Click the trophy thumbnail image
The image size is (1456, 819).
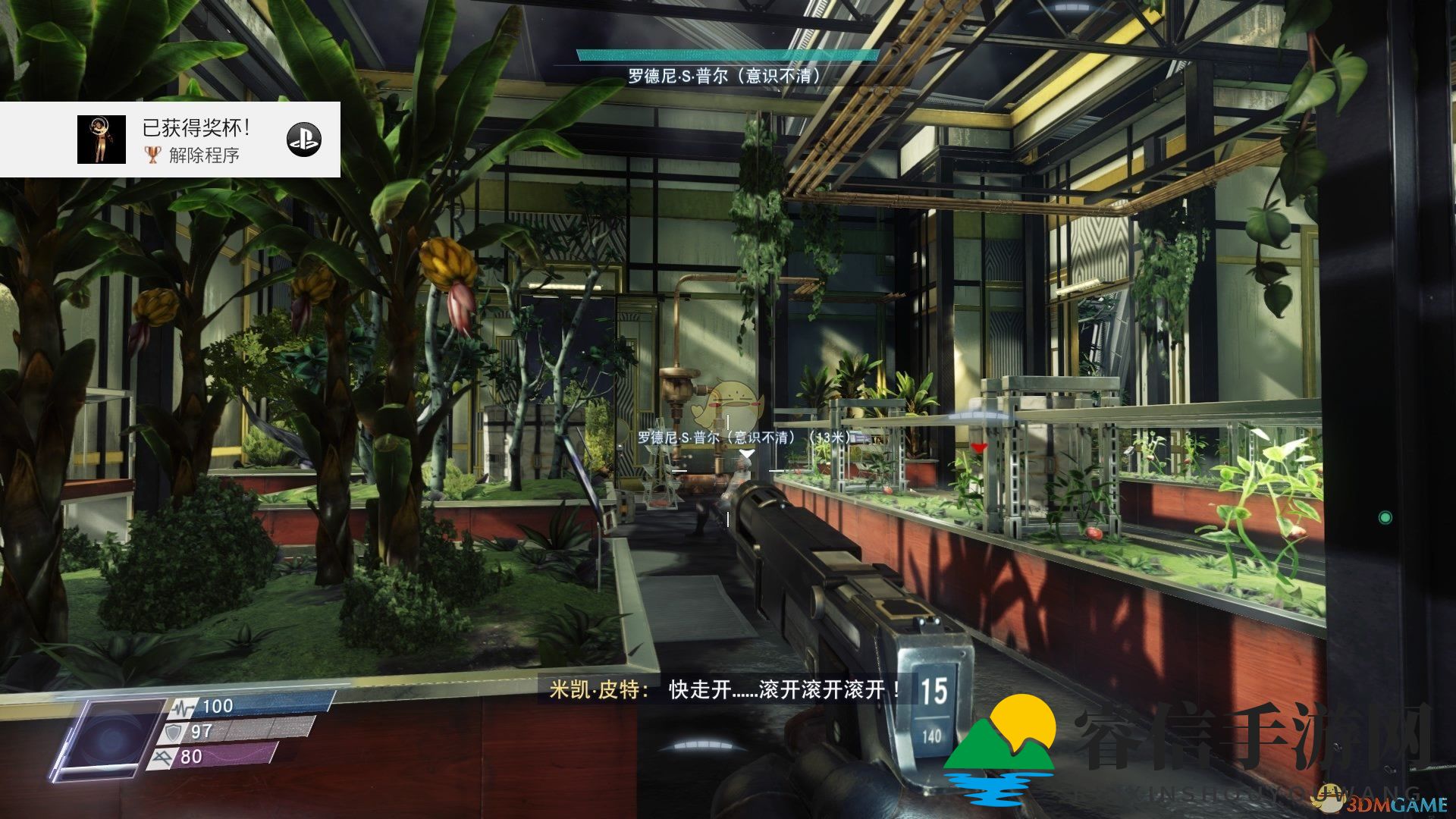click(102, 140)
